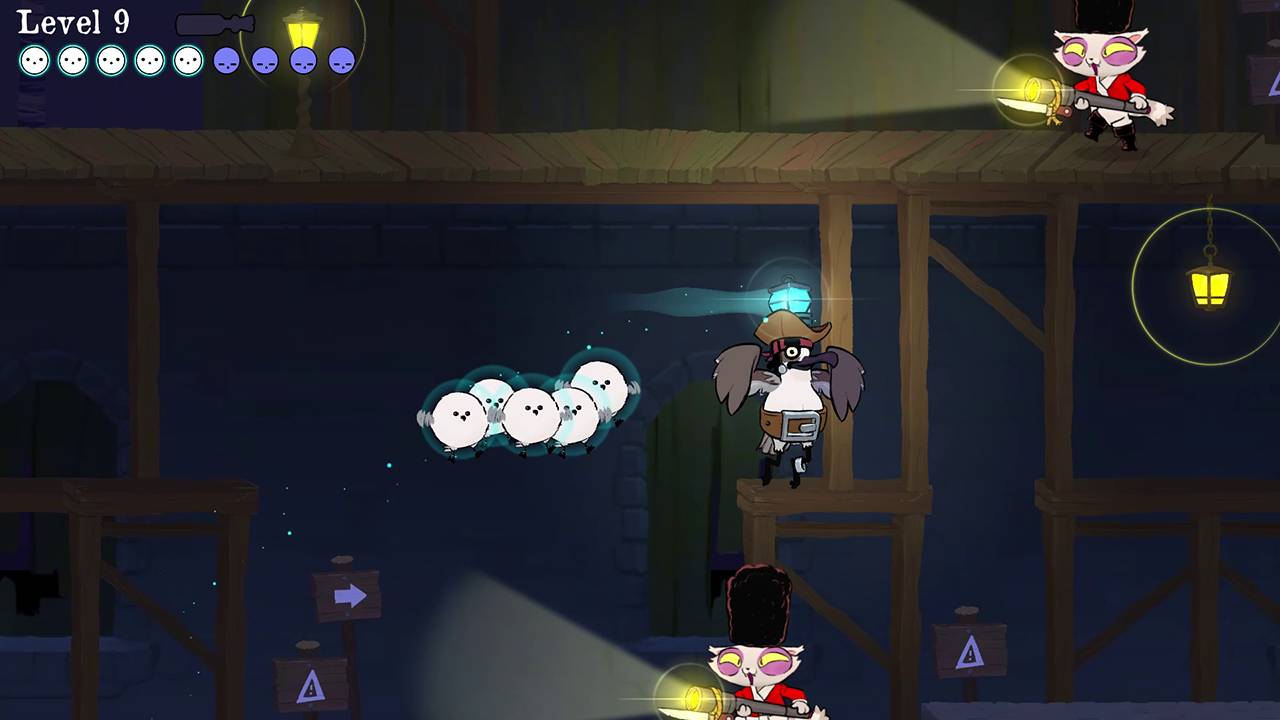Viewport: 1280px width, 720px height.
Task: Click the arrow direction signpost
Action: click(348, 596)
